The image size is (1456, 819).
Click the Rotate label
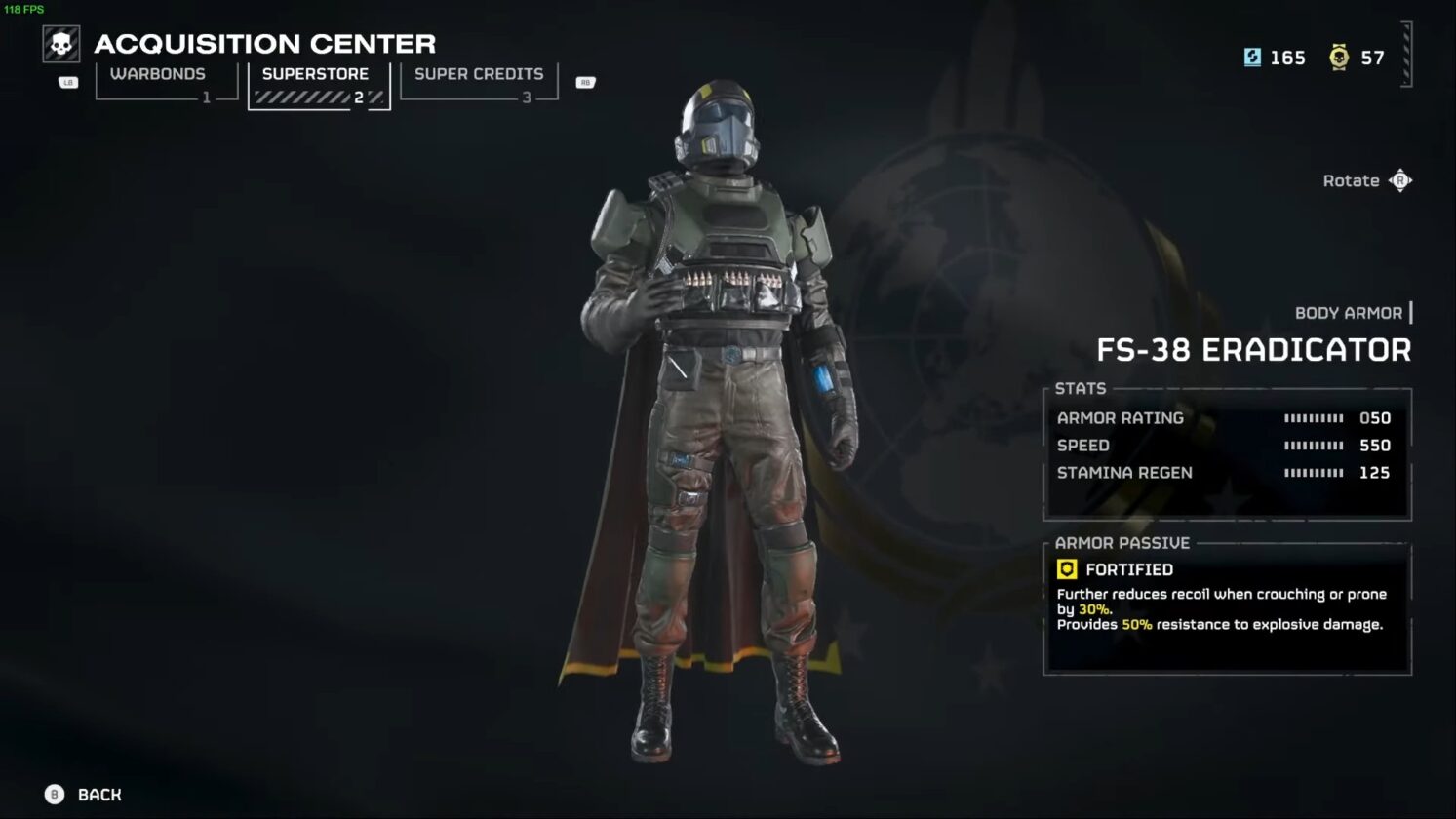point(1350,180)
